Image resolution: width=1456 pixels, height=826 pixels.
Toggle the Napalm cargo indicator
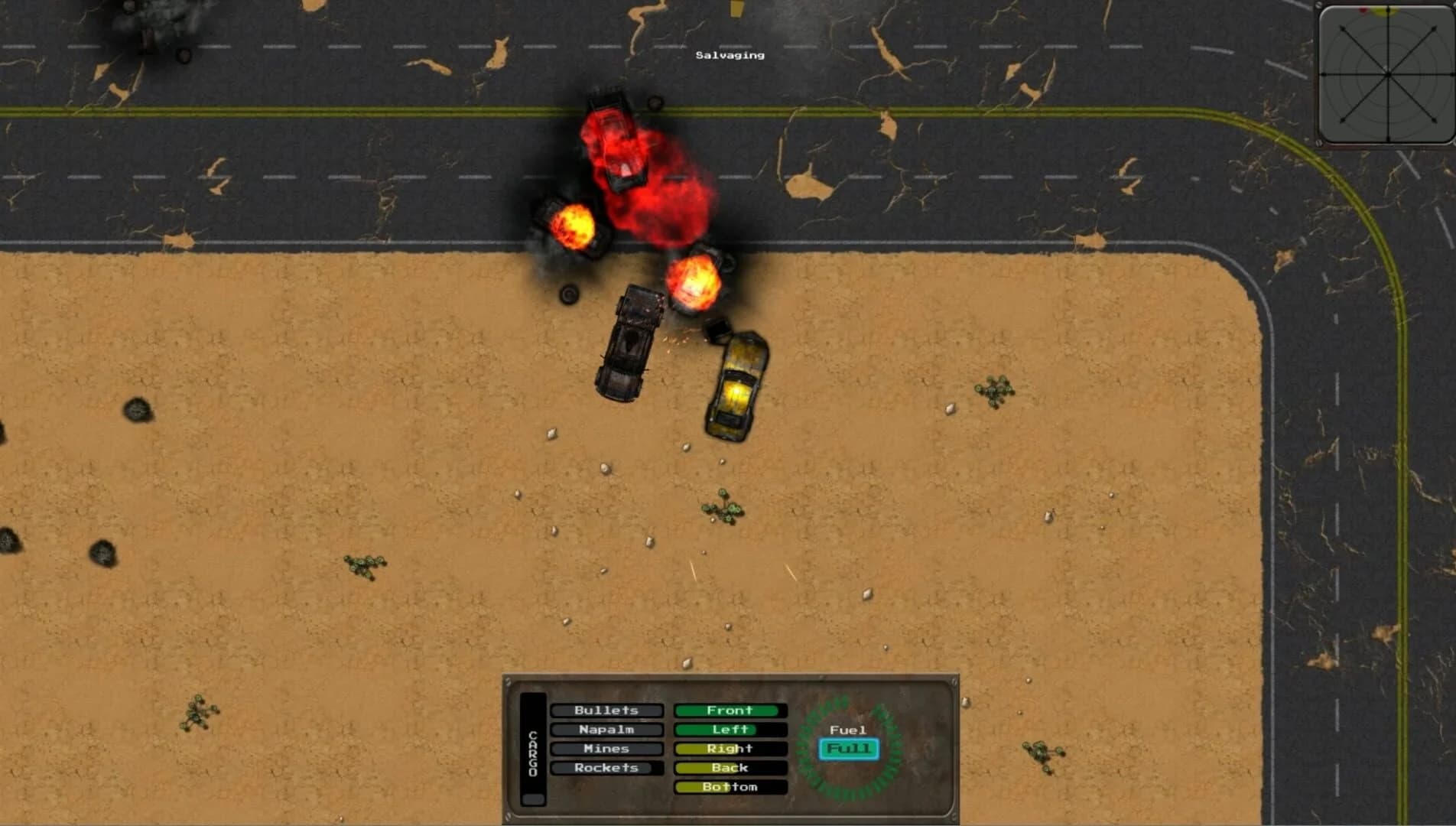(x=606, y=730)
